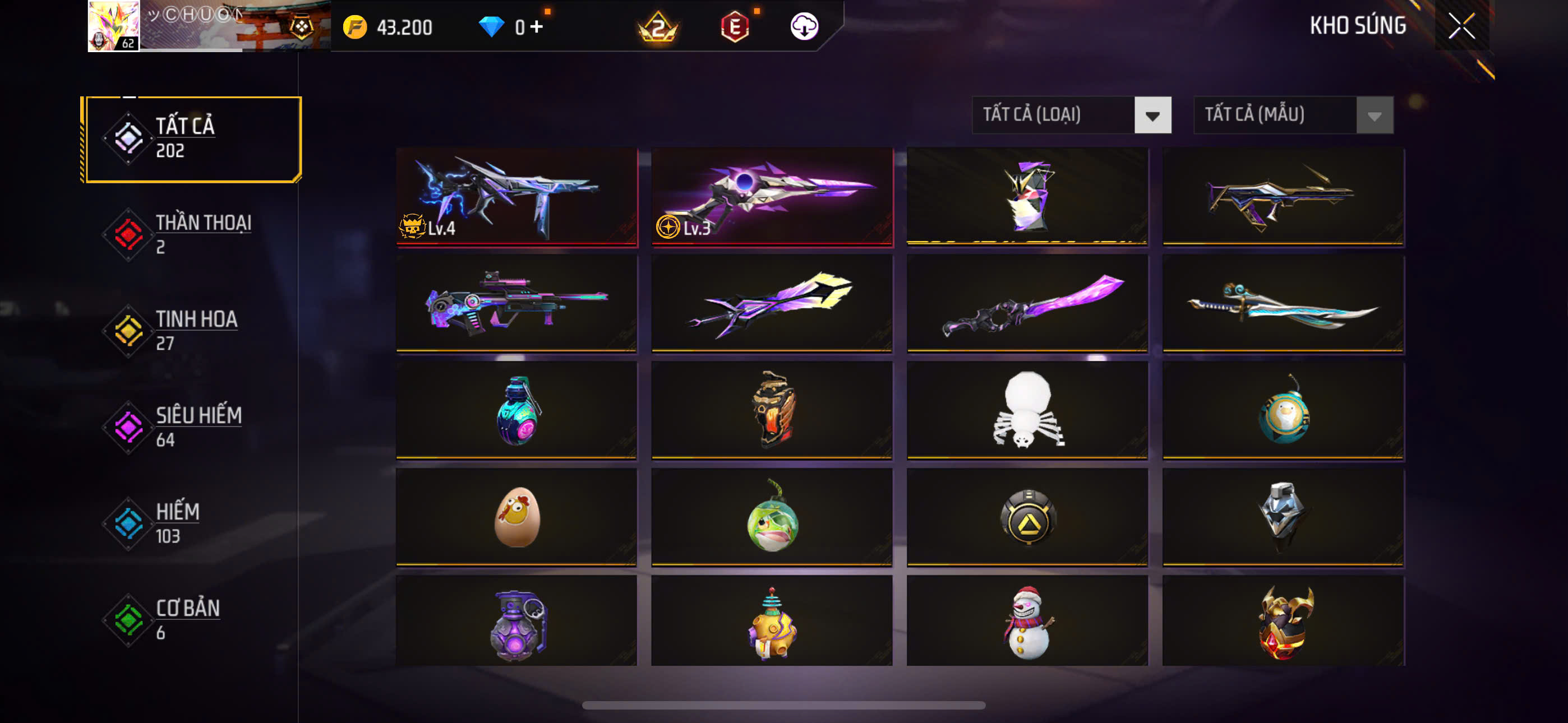Open the Tất Cả (Loại) dropdown

point(1071,115)
